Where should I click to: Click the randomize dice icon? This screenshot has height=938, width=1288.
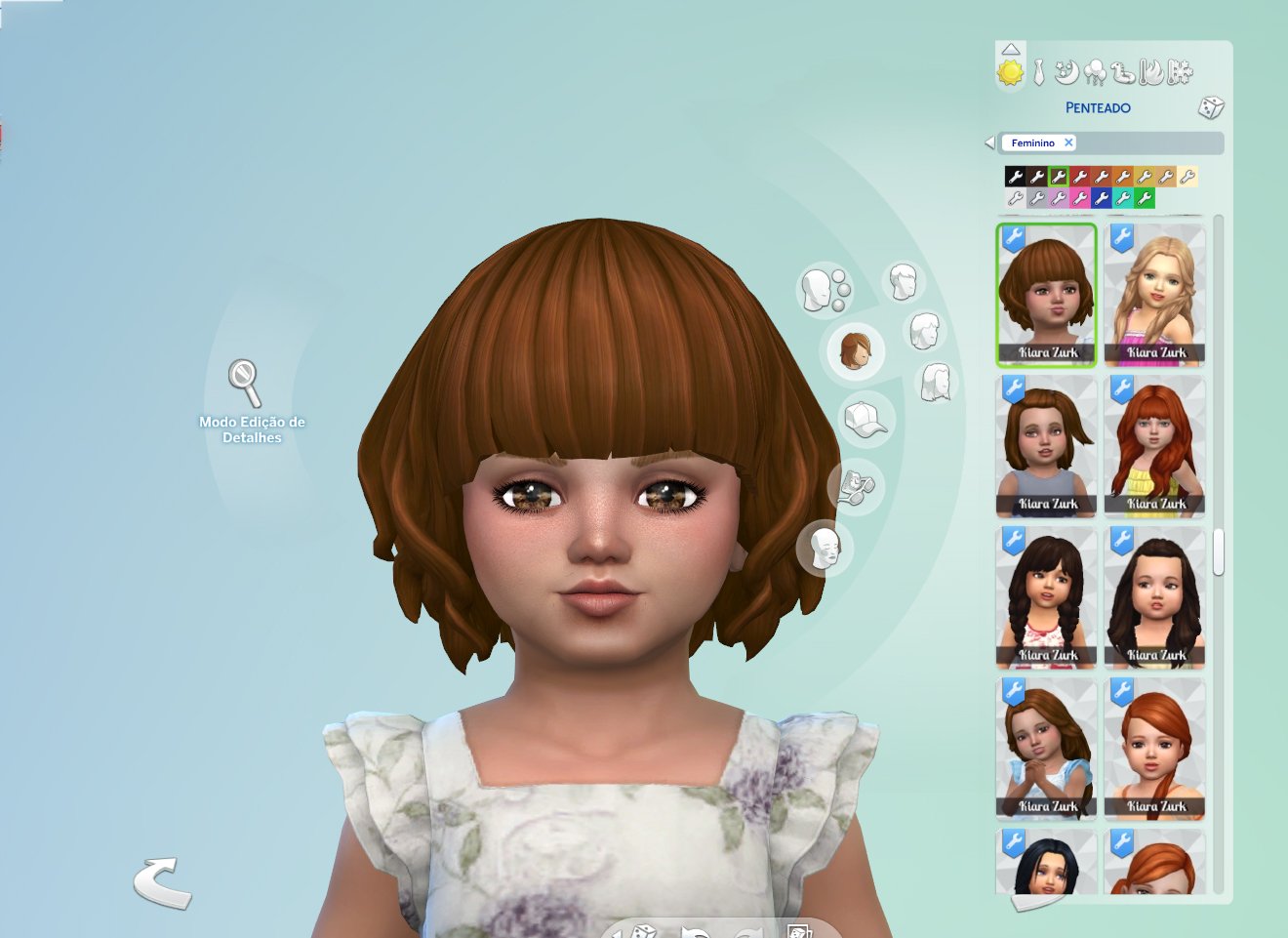[1211, 108]
